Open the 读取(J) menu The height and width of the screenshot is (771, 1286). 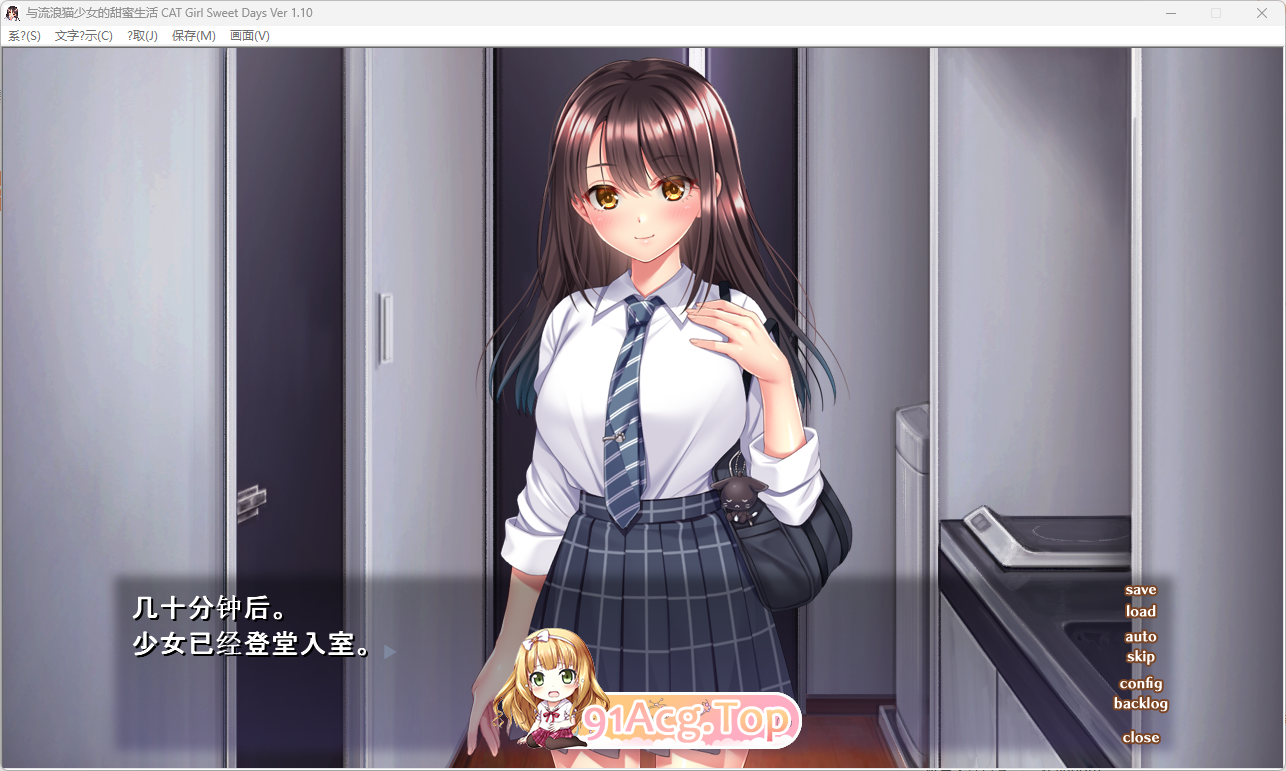click(141, 35)
